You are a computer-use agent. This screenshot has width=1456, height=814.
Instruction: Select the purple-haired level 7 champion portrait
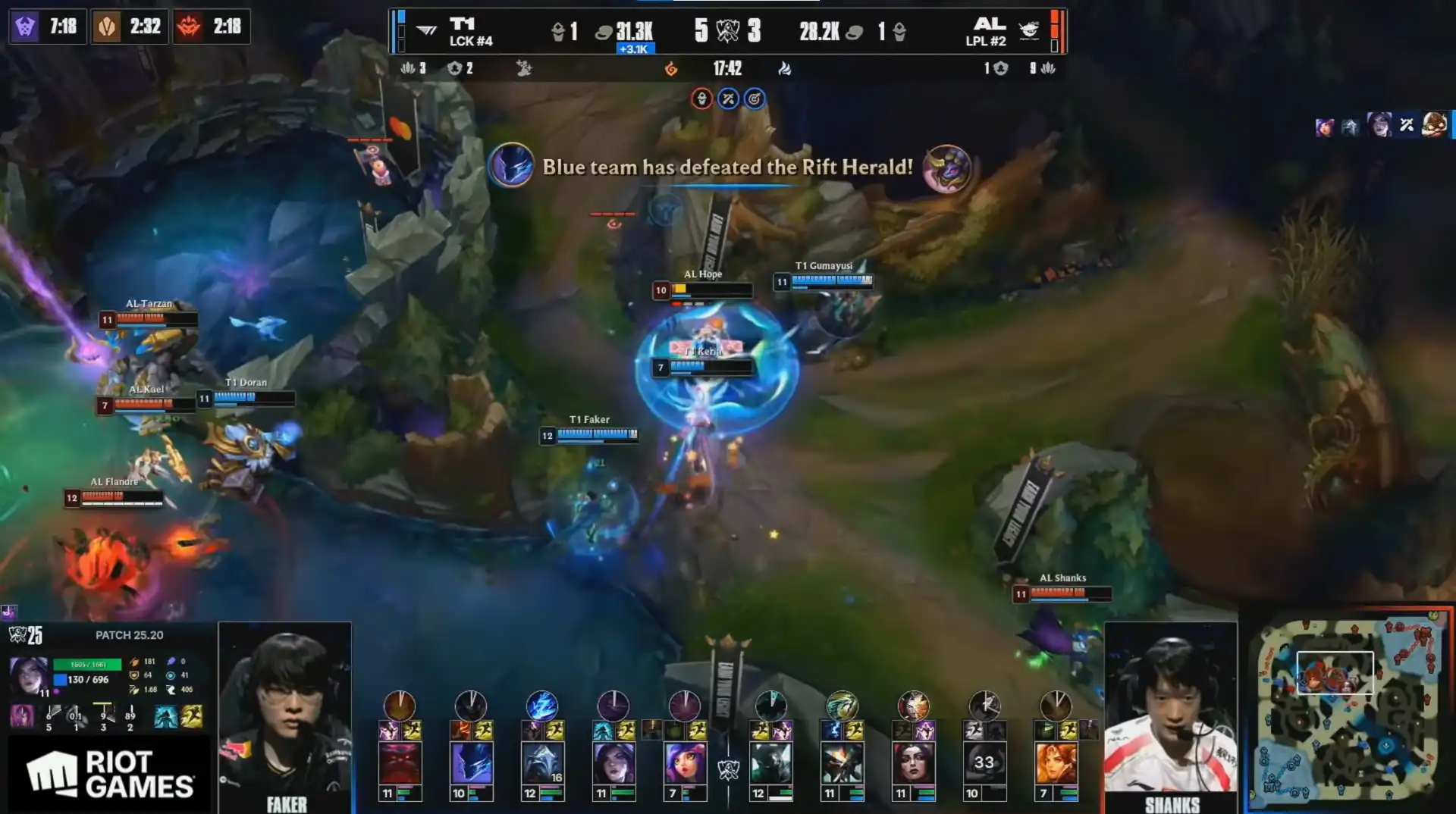685,762
